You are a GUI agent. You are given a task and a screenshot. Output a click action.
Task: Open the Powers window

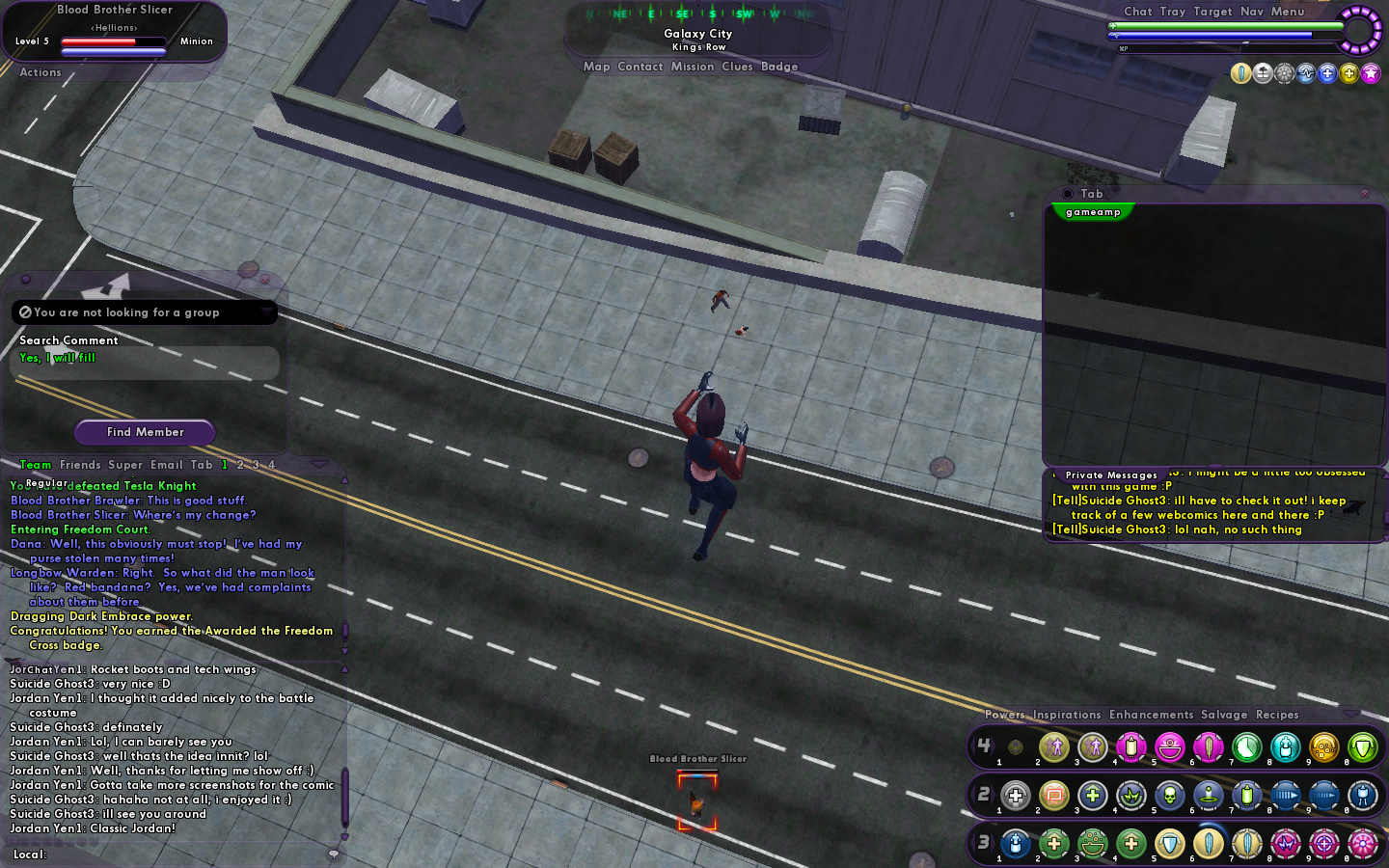(x=1004, y=715)
